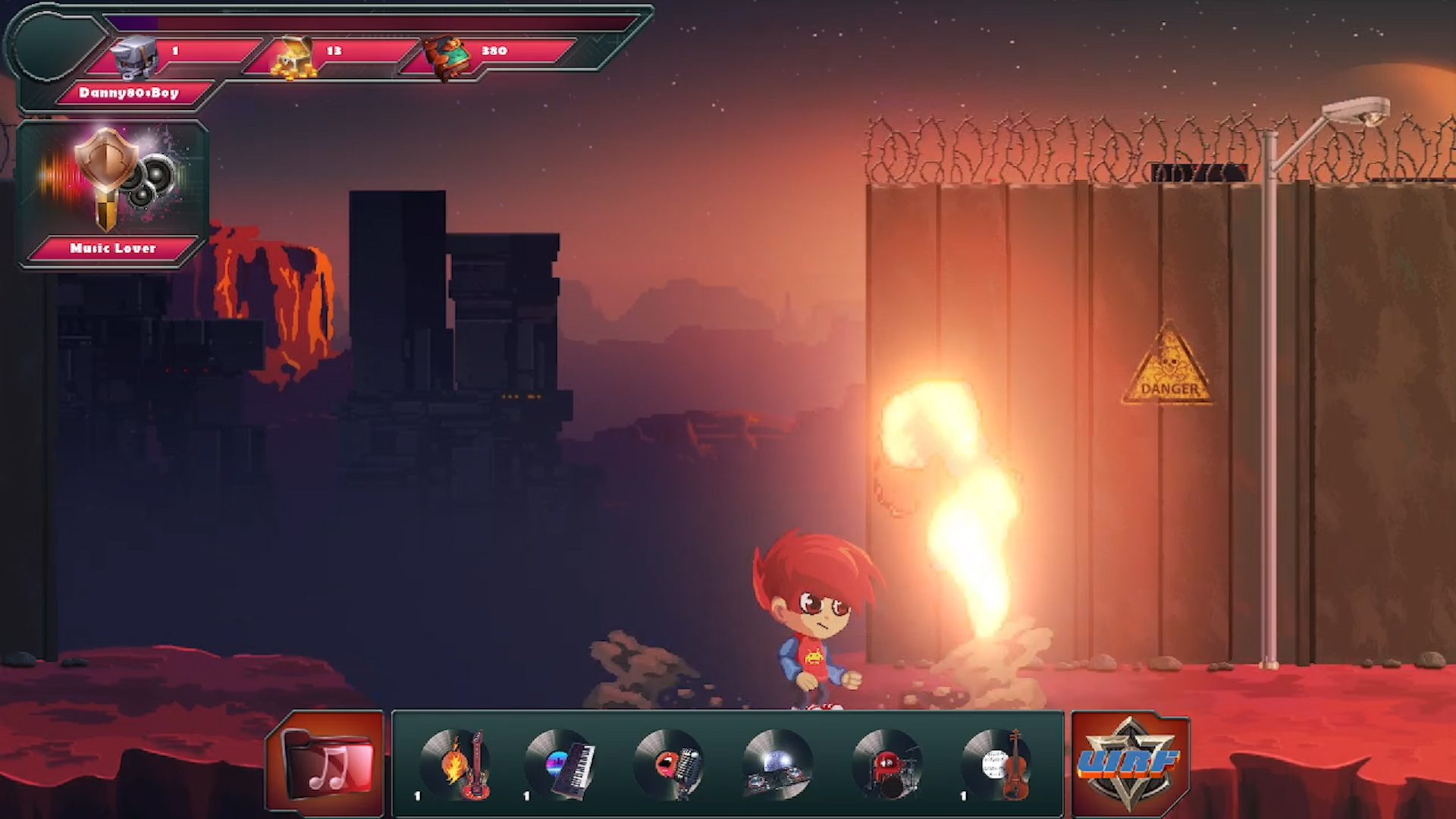Click the Danny80sBoy player name plate
This screenshot has width=1456, height=819.
coord(129,93)
